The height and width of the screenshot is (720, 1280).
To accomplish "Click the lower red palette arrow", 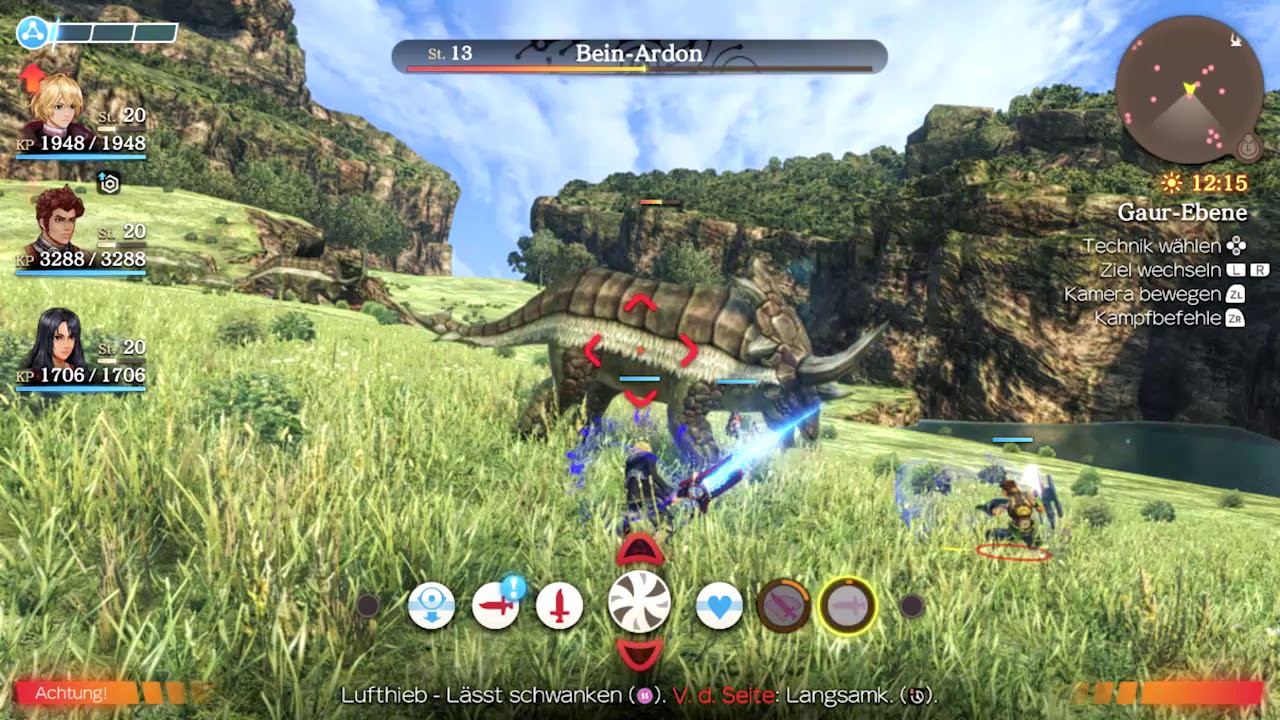I will (x=640, y=655).
